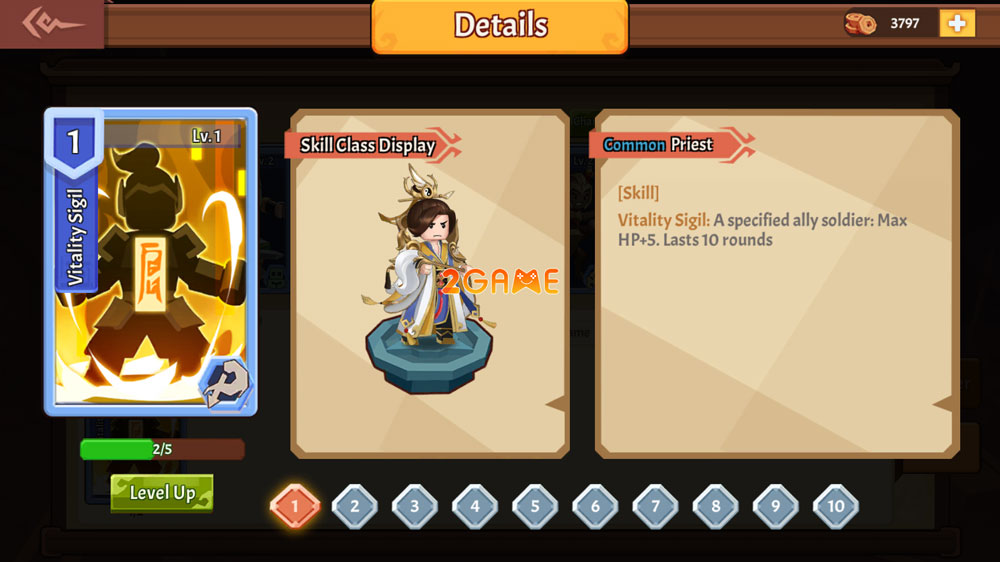View skill level 9 details
The height and width of the screenshot is (562, 1000).
coord(775,506)
